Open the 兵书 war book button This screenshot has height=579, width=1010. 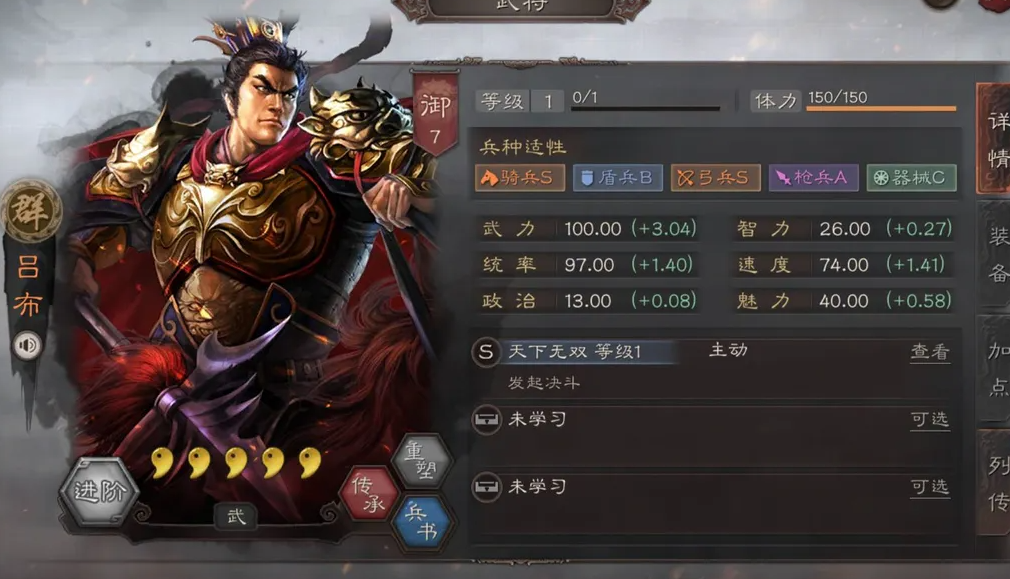tap(422, 521)
